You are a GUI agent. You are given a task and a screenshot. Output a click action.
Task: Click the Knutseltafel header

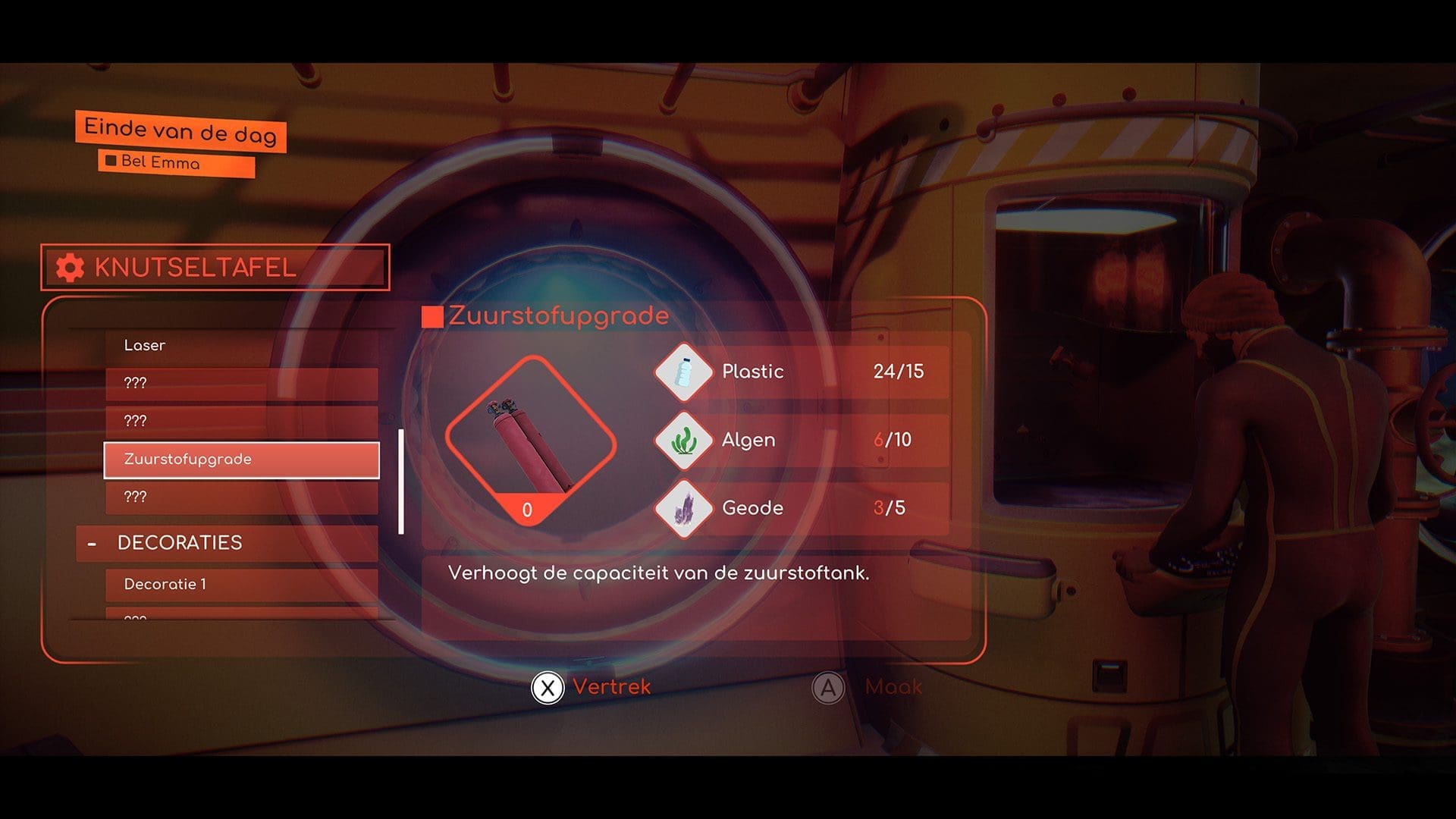[x=215, y=268]
